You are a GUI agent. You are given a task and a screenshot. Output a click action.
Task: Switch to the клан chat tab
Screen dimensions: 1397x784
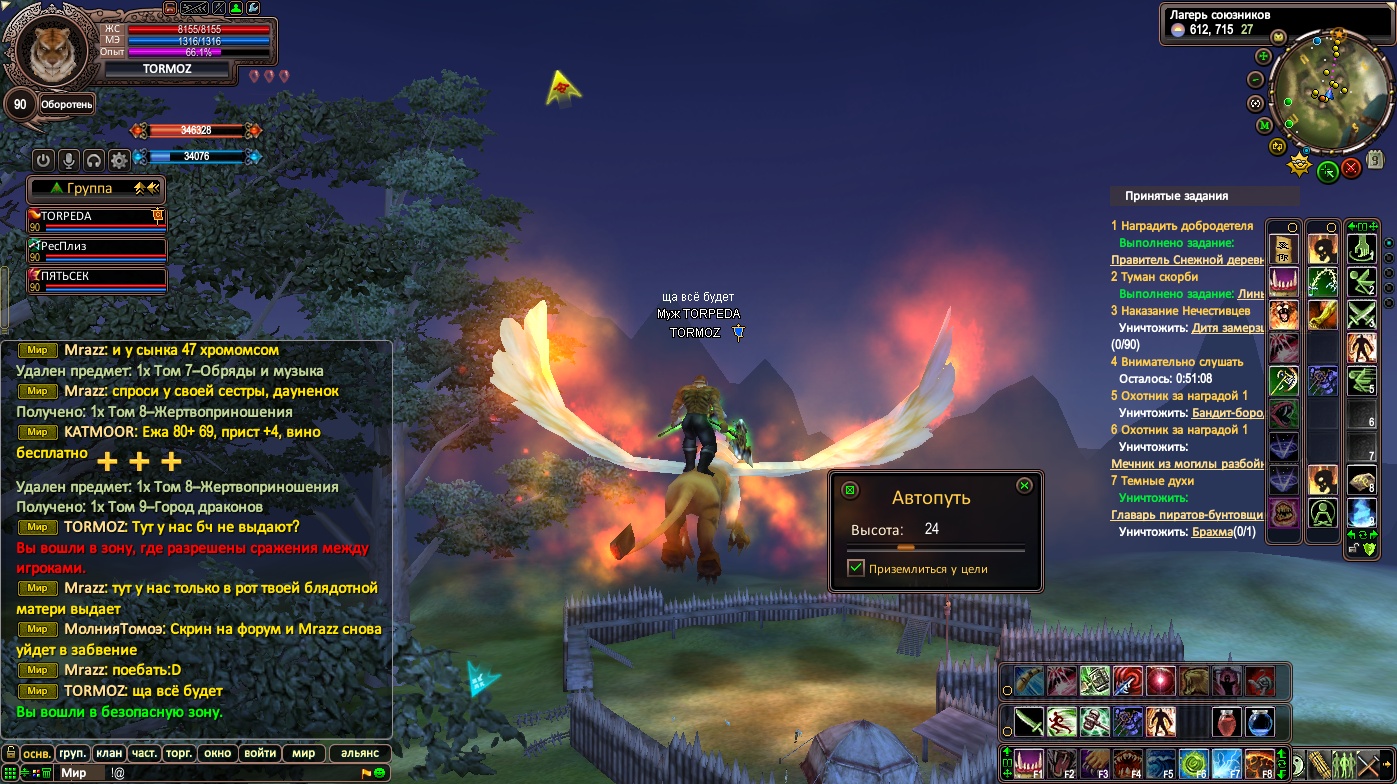(x=108, y=753)
